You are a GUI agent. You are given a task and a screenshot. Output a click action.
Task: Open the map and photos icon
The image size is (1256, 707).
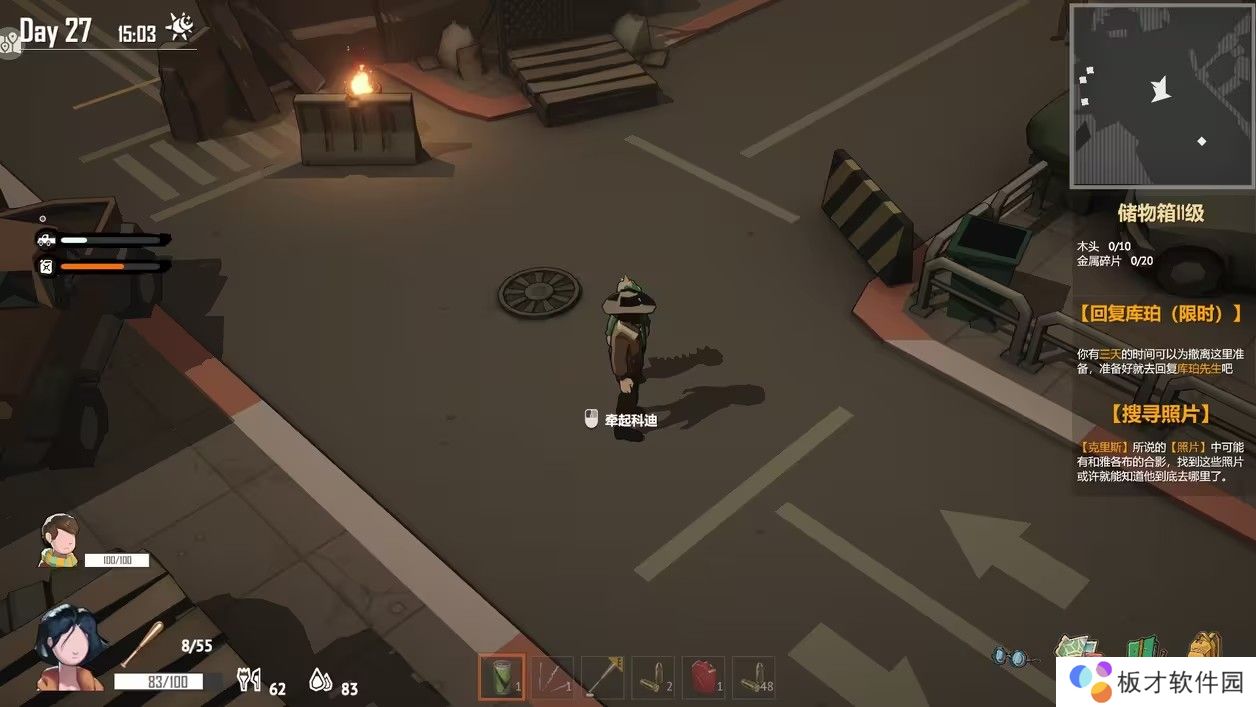pyautogui.click(x=1076, y=648)
